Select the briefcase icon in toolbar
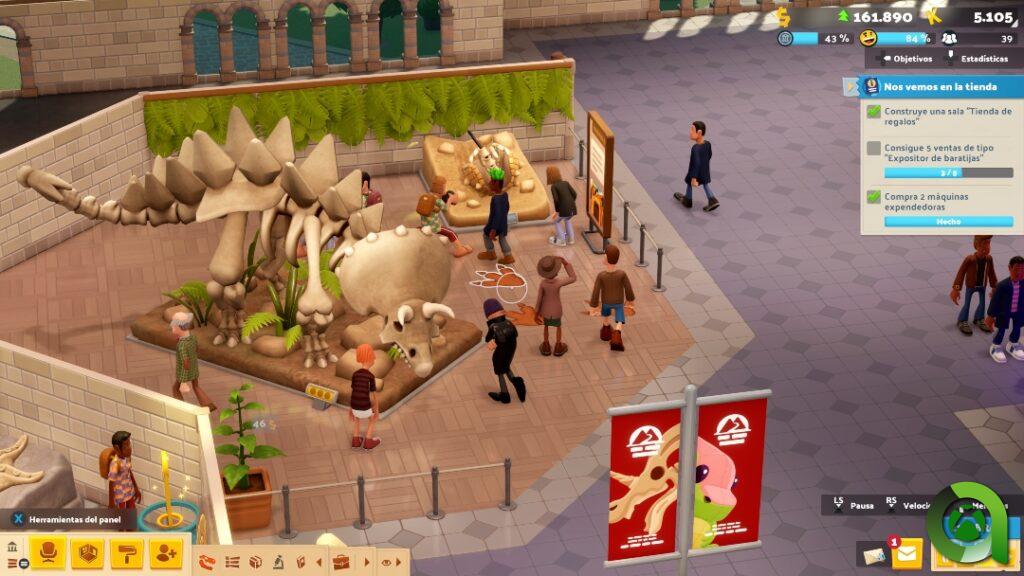Image resolution: width=1024 pixels, height=576 pixels. pos(341,562)
